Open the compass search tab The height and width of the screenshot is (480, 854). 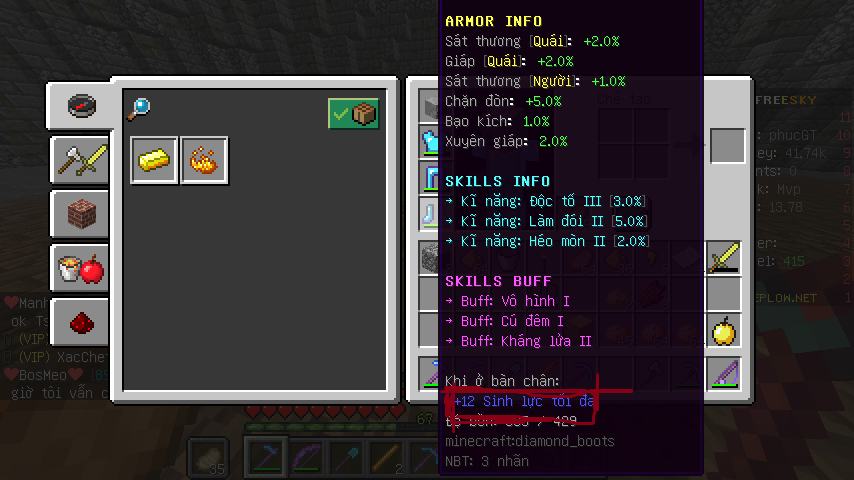click(x=81, y=105)
